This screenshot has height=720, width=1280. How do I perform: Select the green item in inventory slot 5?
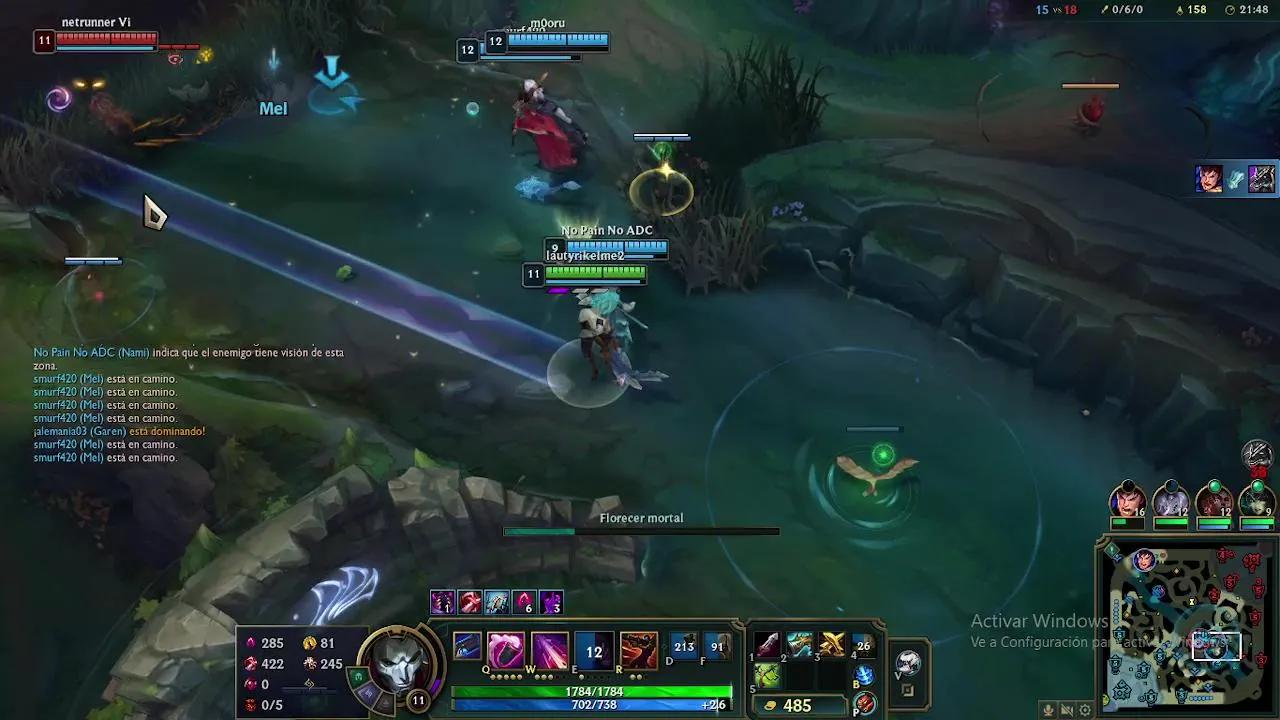[767, 675]
